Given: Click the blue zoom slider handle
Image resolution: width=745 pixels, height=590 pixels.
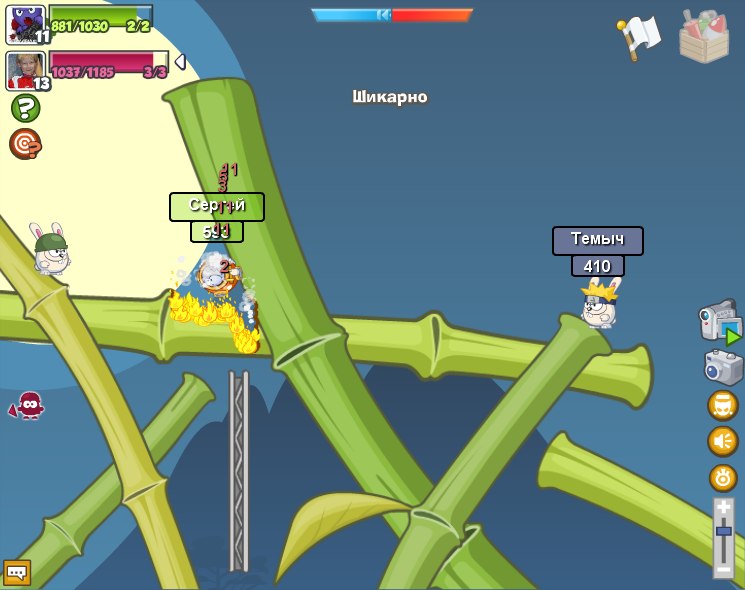Looking at the screenshot, I should (x=723, y=531).
